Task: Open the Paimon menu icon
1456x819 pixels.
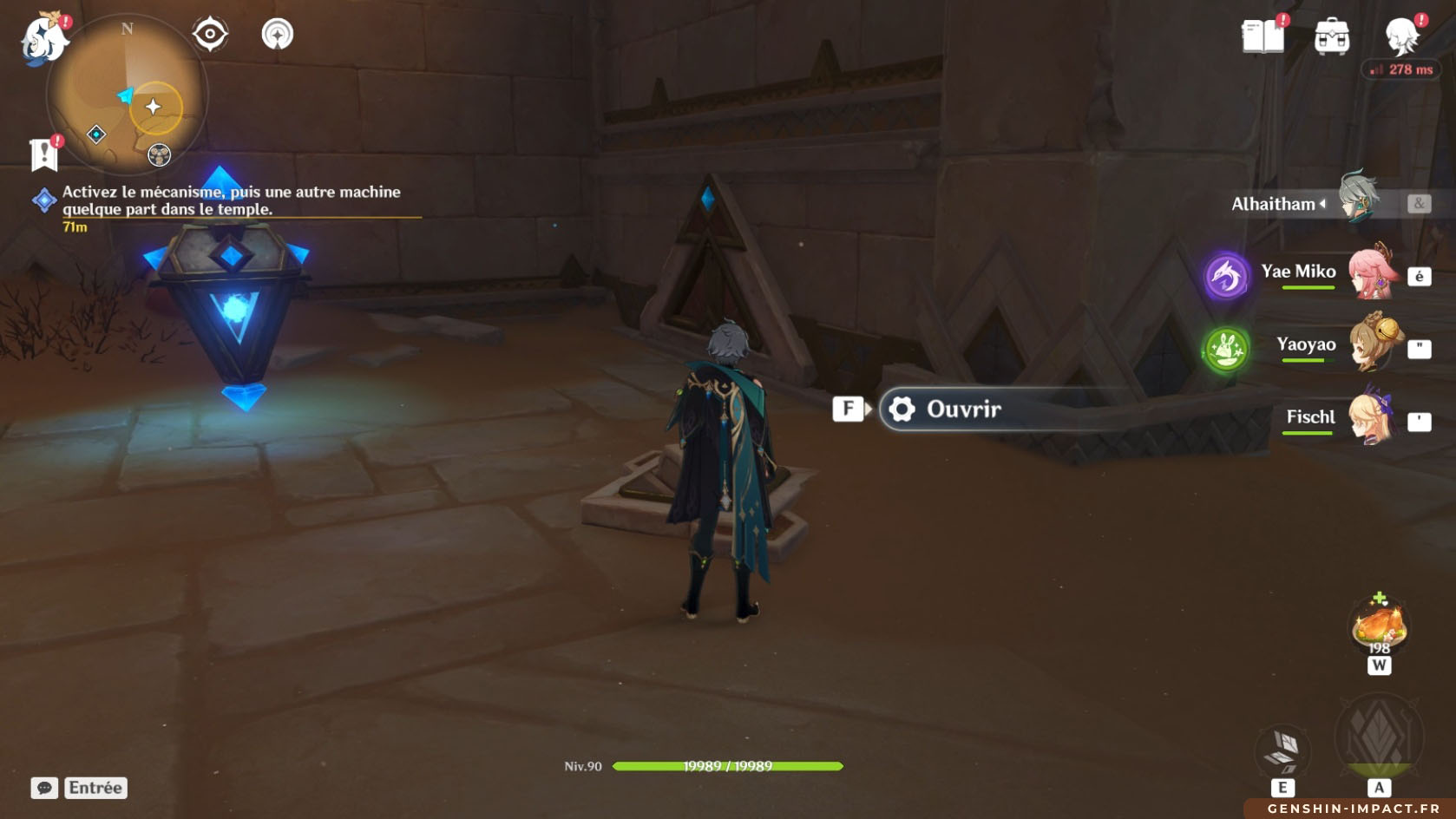Action: click(x=44, y=39)
